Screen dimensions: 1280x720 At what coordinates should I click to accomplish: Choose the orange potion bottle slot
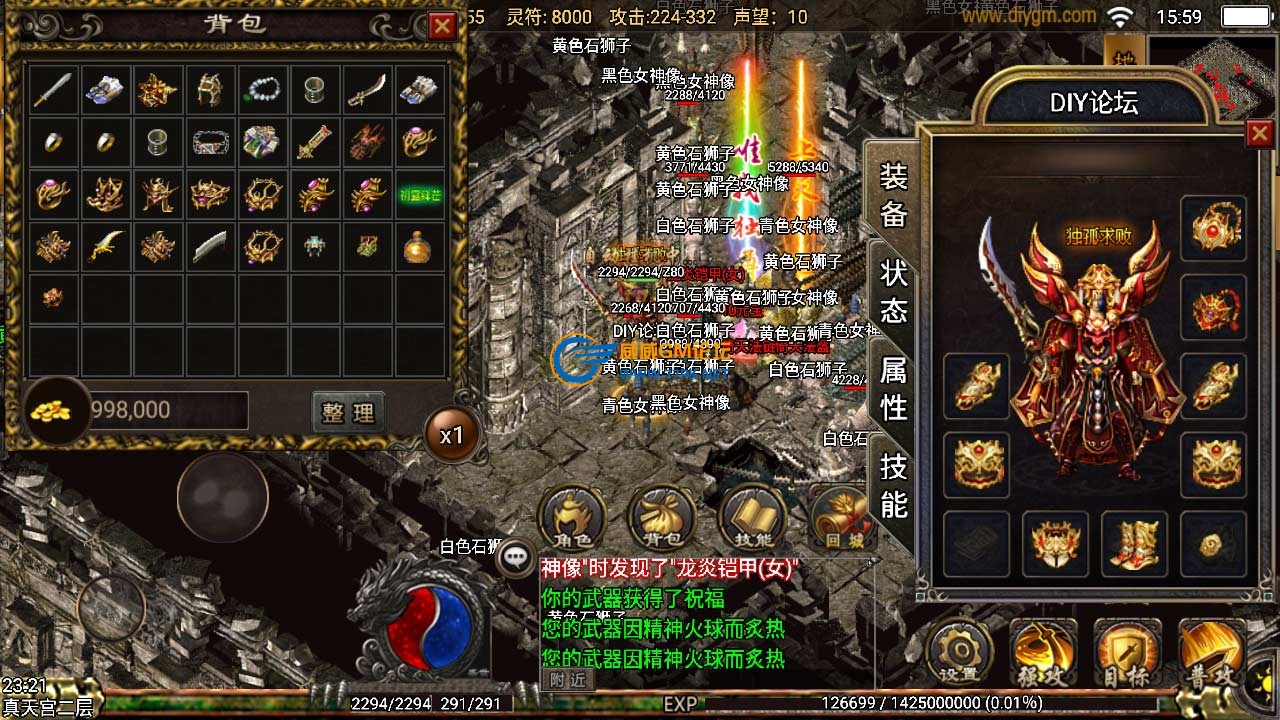tap(418, 246)
